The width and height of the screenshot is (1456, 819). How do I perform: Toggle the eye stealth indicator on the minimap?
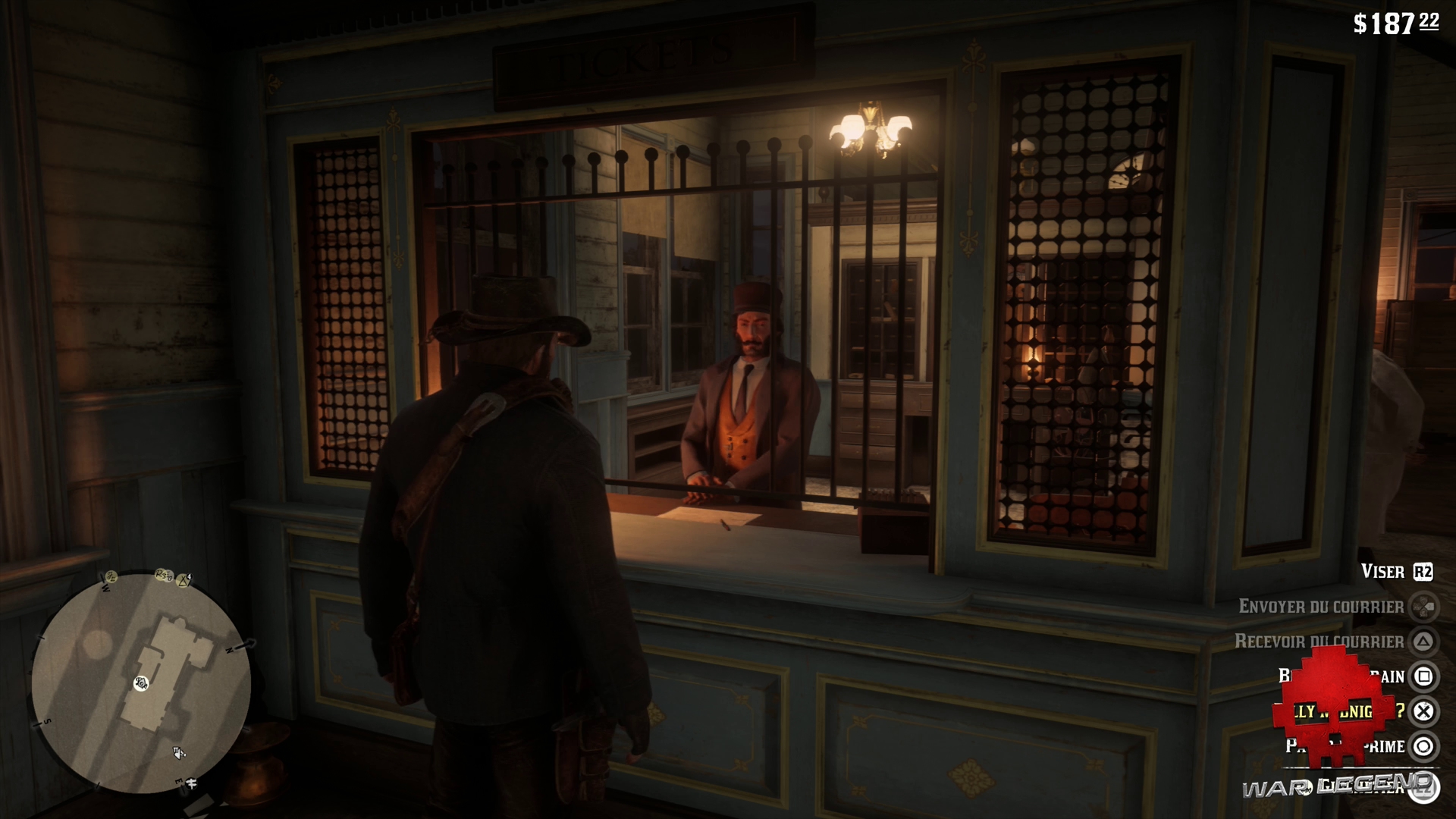pyautogui.click(x=142, y=683)
